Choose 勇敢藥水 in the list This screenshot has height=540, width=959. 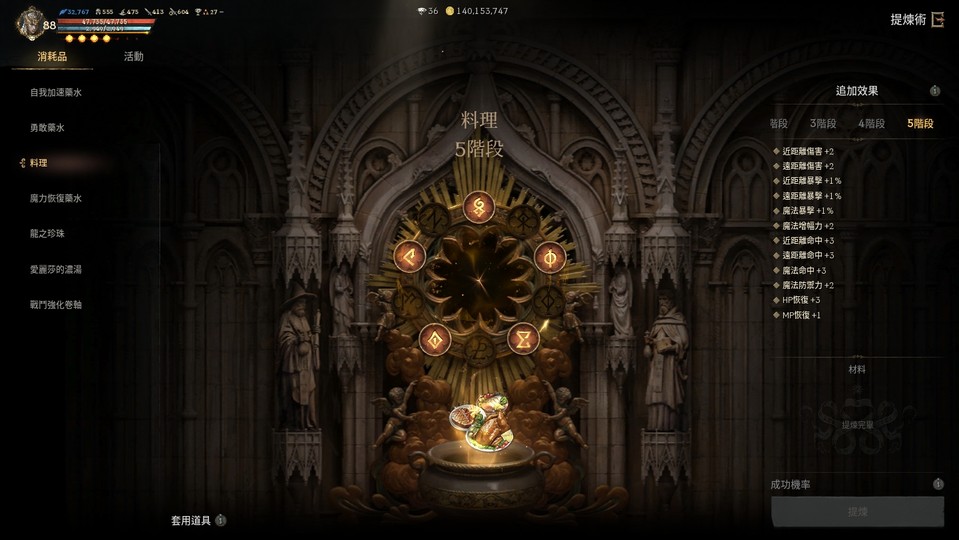point(47,128)
